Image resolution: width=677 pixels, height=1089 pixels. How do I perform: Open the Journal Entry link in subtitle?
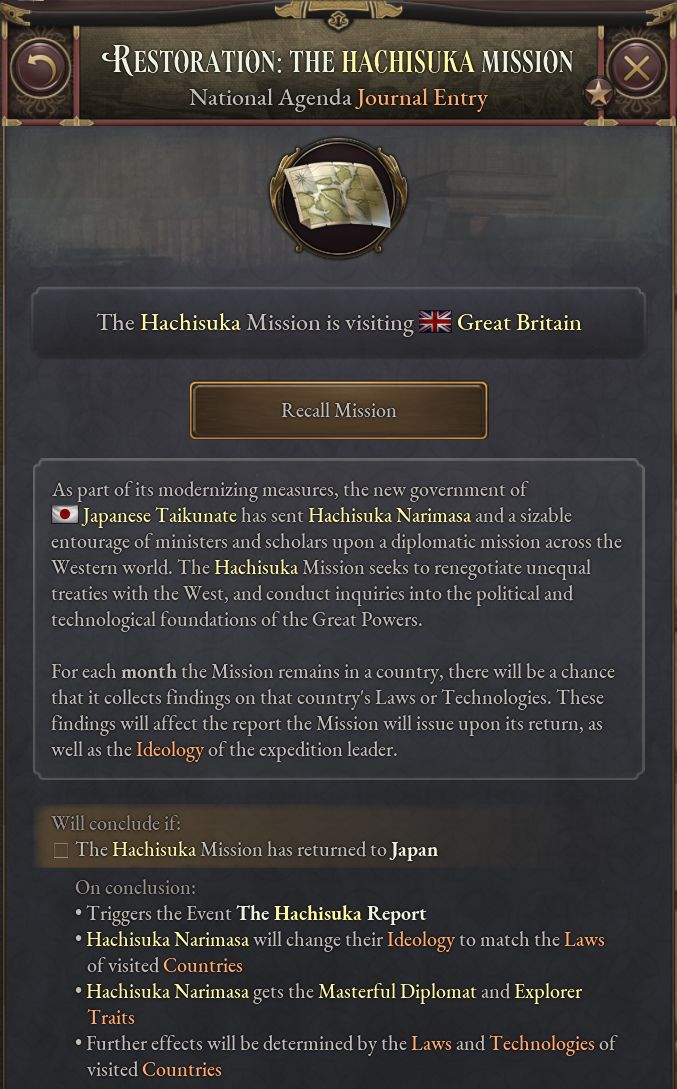pyautogui.click(x=422, y=97)
